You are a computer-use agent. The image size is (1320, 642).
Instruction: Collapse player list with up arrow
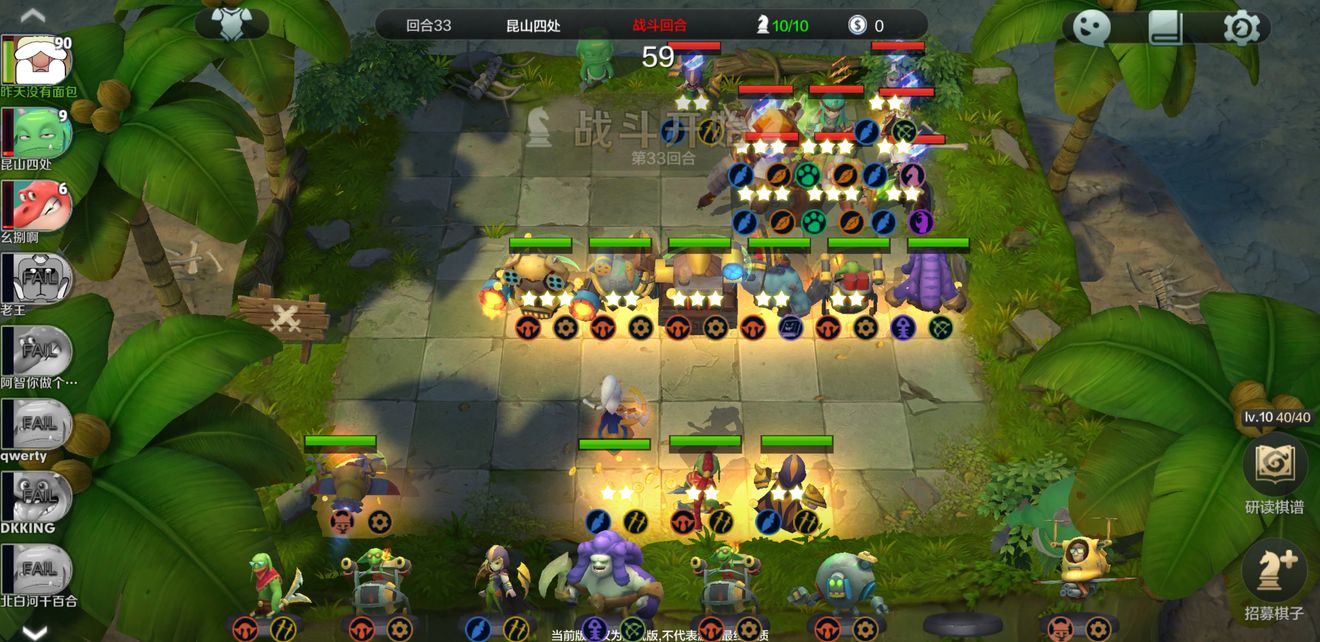pos(33,14)
